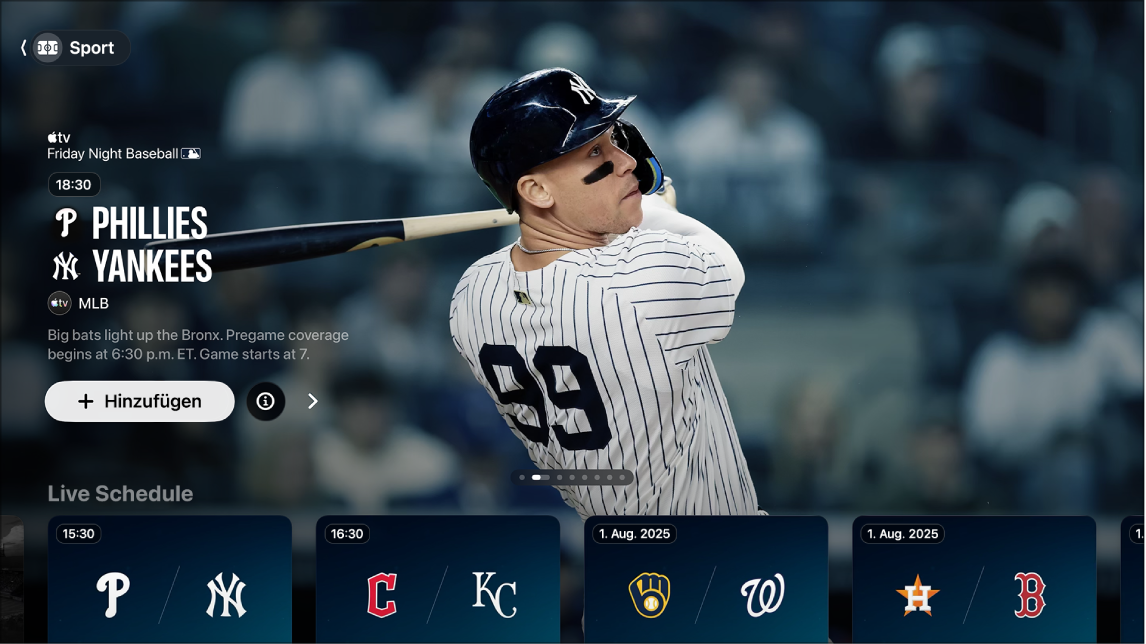Open the info circle button
The width and height of the screenshot is (1146, 644).
tap(266, 401)
